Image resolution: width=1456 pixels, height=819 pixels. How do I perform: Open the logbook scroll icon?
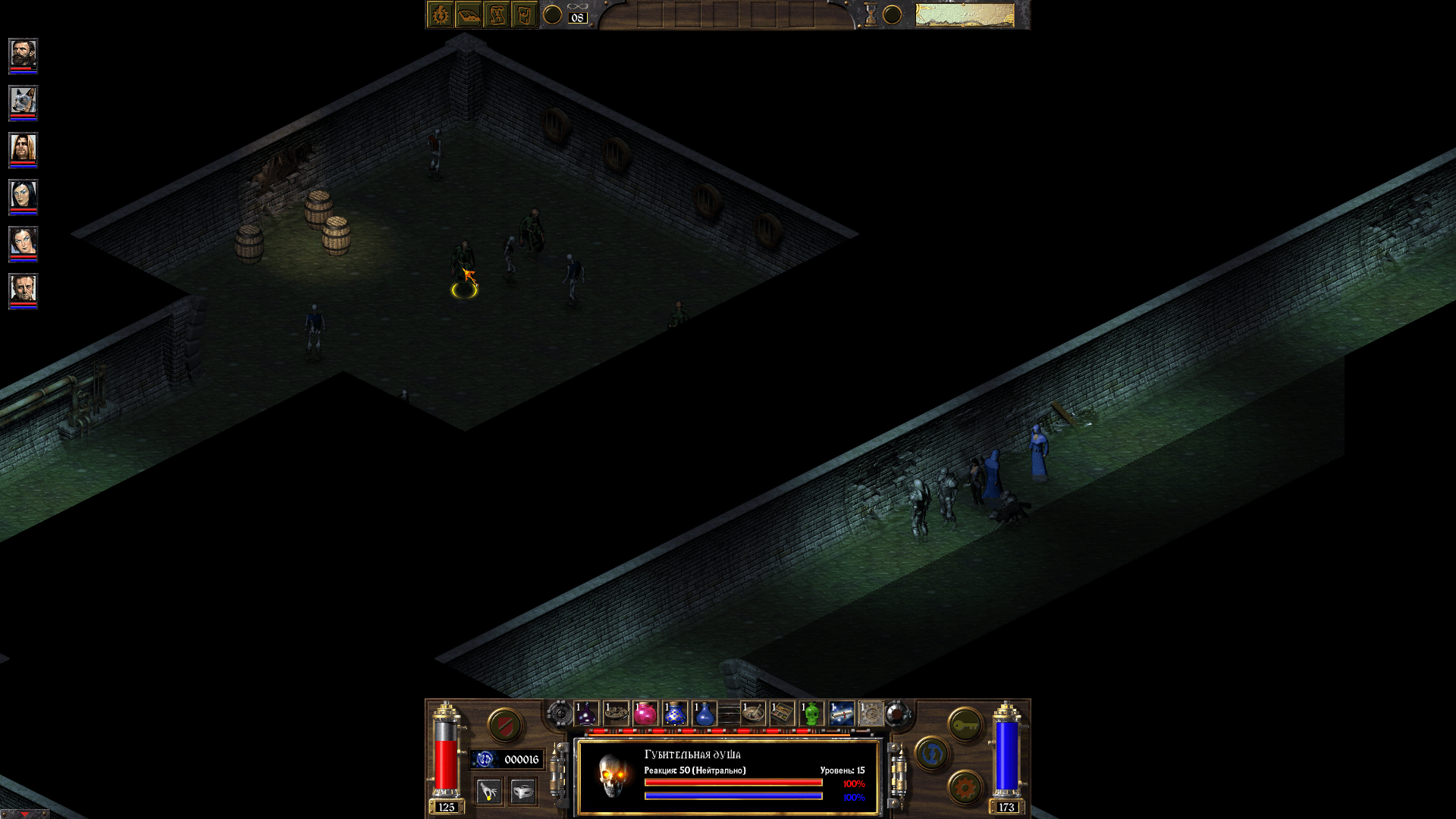click(x=497, y=14)
